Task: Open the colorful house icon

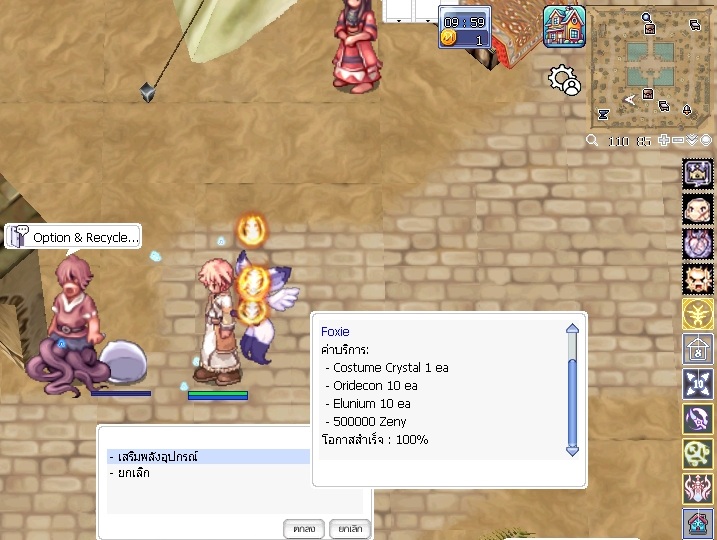Action: tap(564, 26)
